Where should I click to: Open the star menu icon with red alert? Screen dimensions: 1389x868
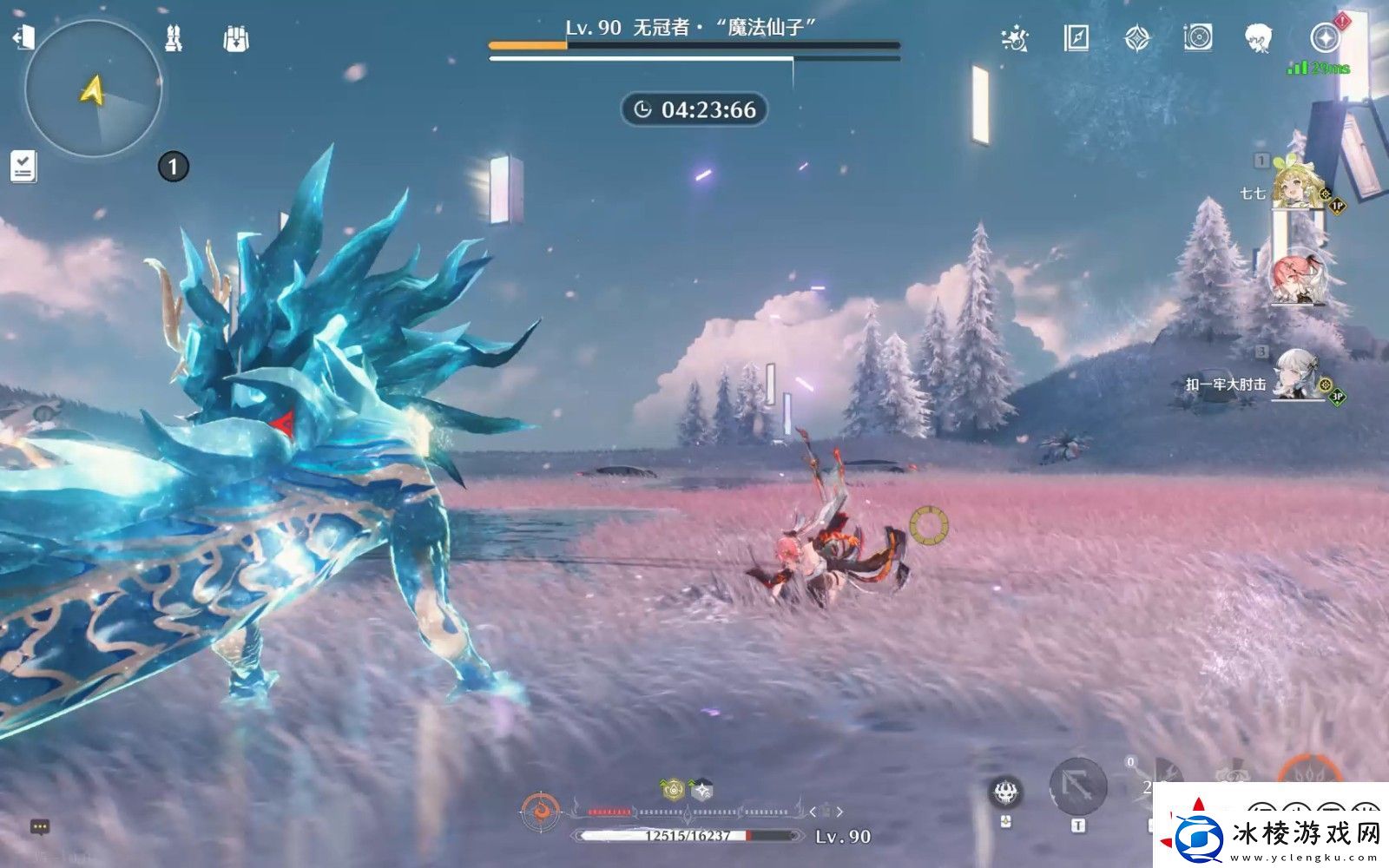tap(1325, 38)
